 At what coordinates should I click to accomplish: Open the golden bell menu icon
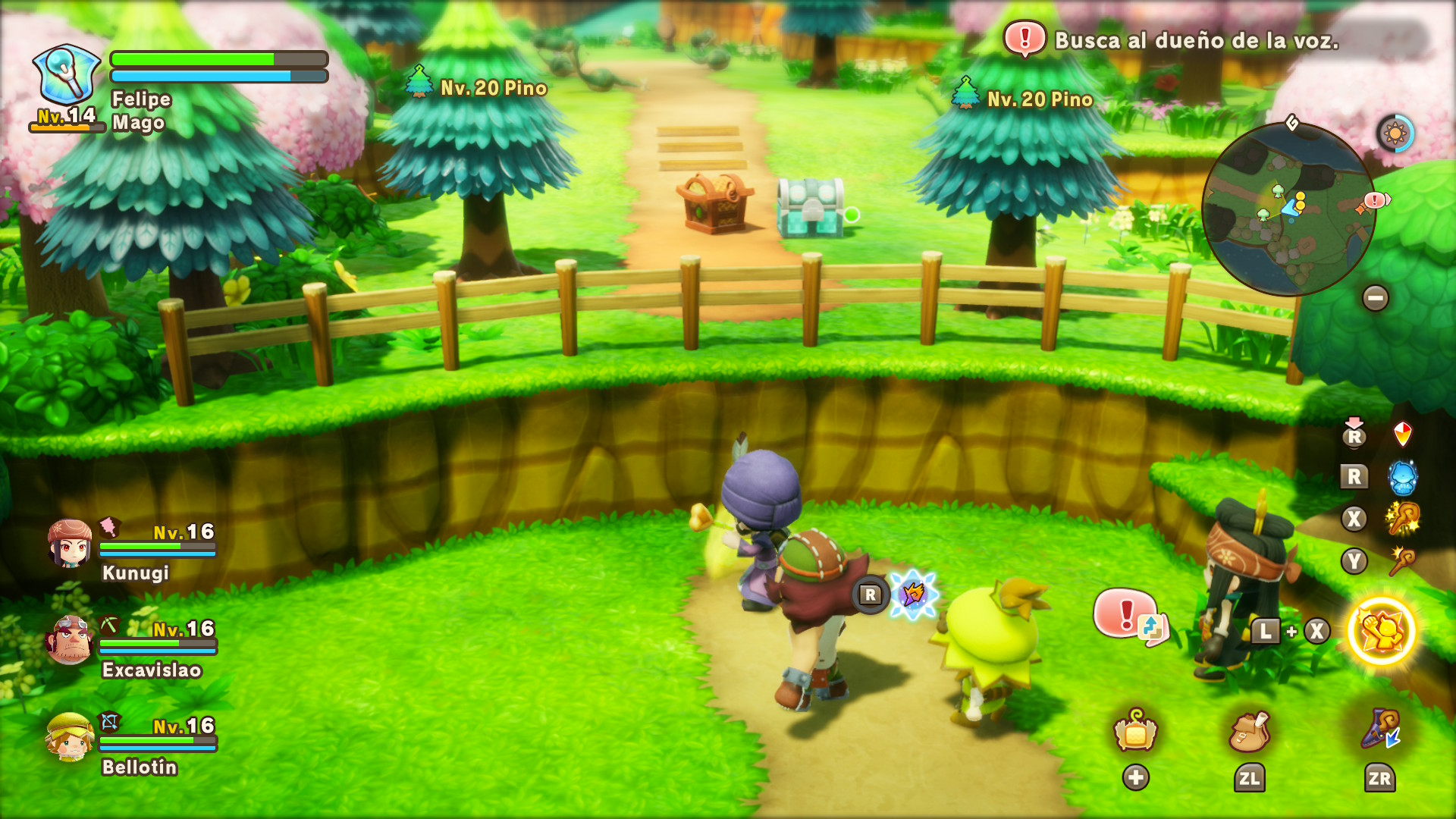tap(1135, 730)
